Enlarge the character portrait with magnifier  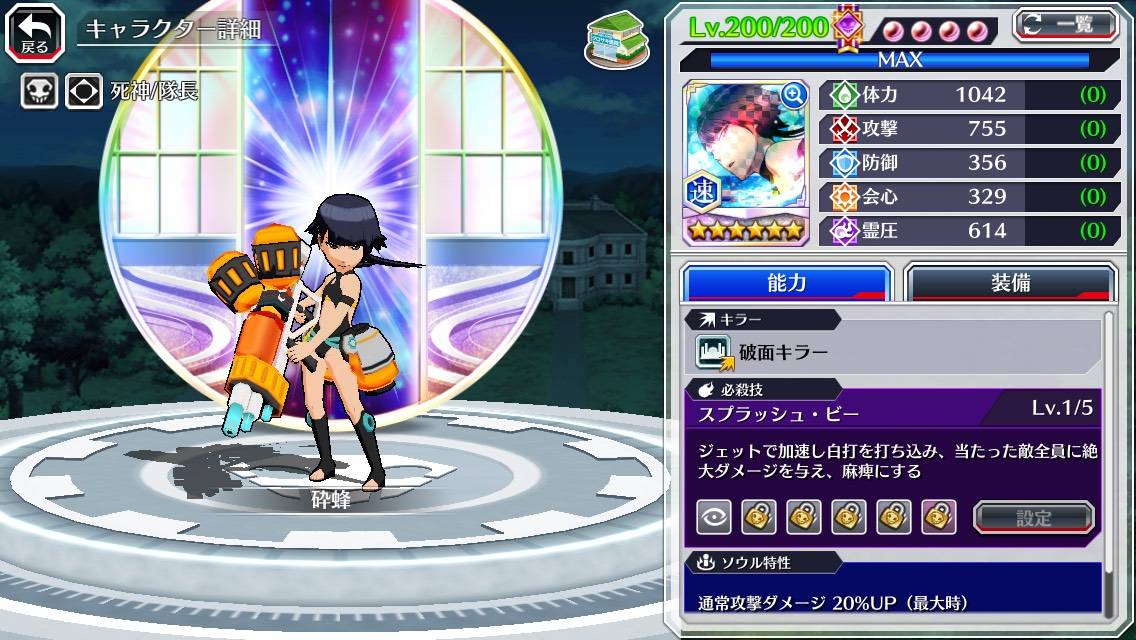click(x=794, y=95)
